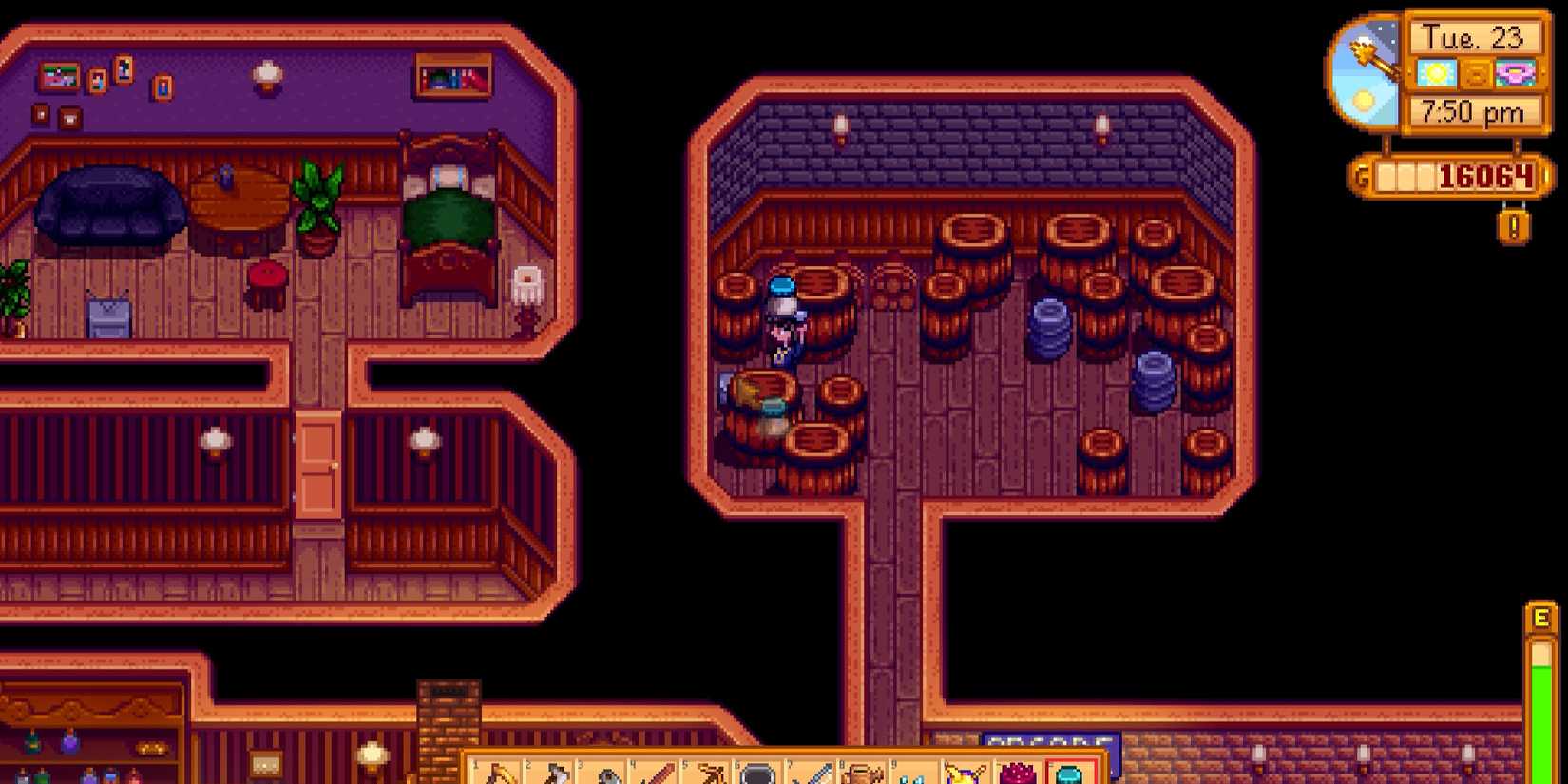Click the Tue. 23 date display
The height and width of the screenshot is (784, 1568).
tap(1476, 37)
